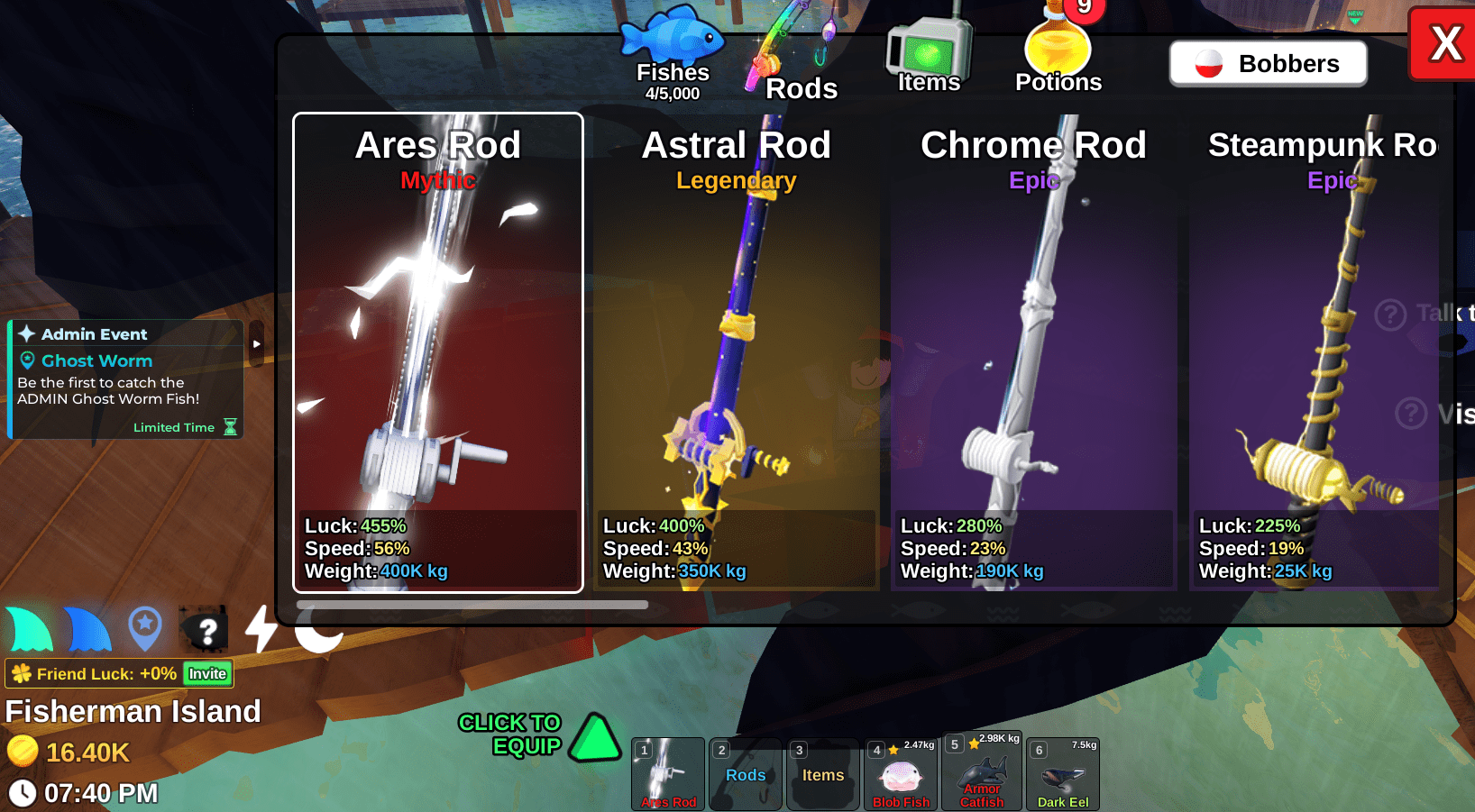Open the Rods hotbar slot
Screen dimensions: 1475x812
pos(746,774)
